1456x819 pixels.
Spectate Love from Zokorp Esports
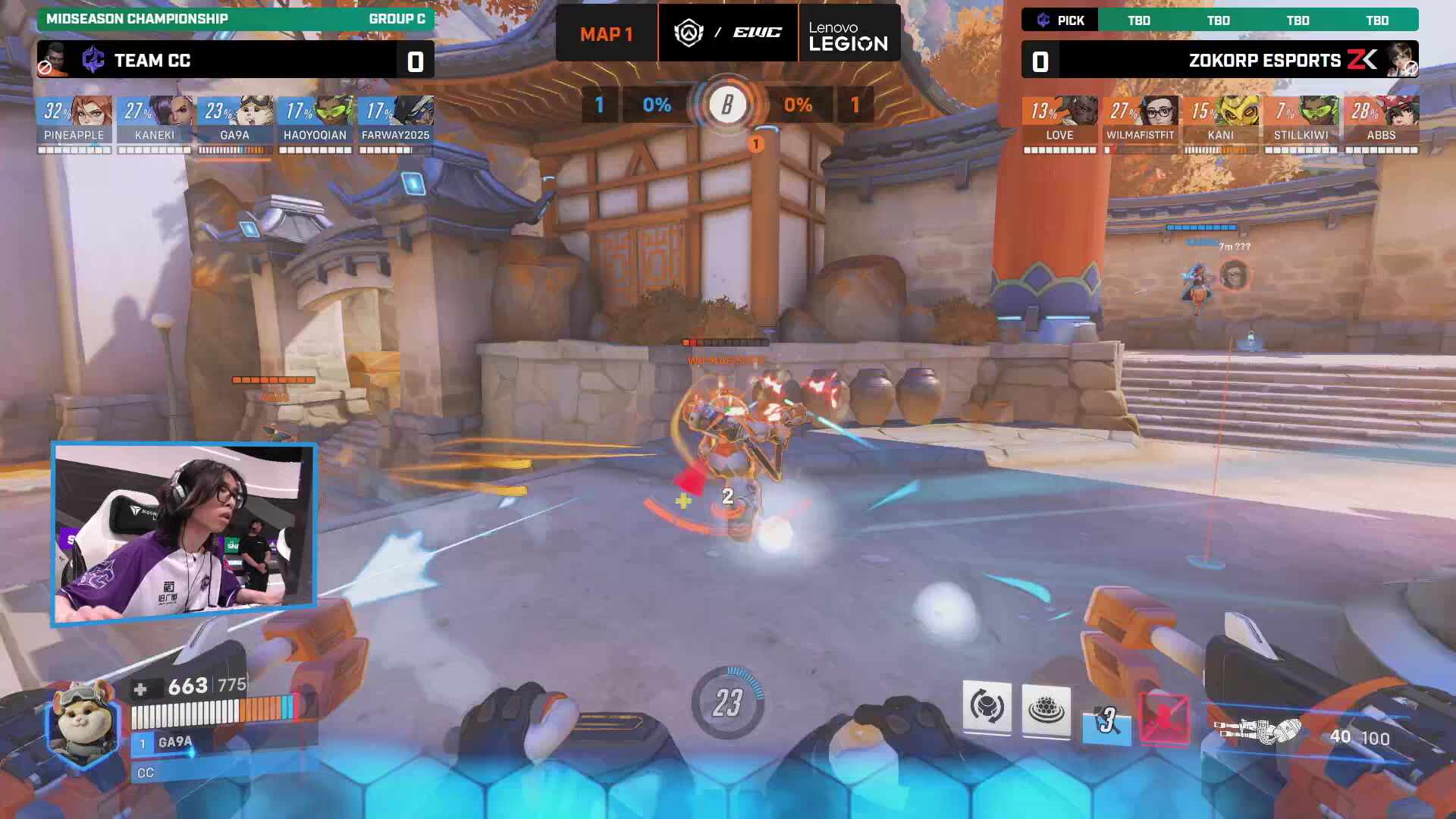(1060, 112)
